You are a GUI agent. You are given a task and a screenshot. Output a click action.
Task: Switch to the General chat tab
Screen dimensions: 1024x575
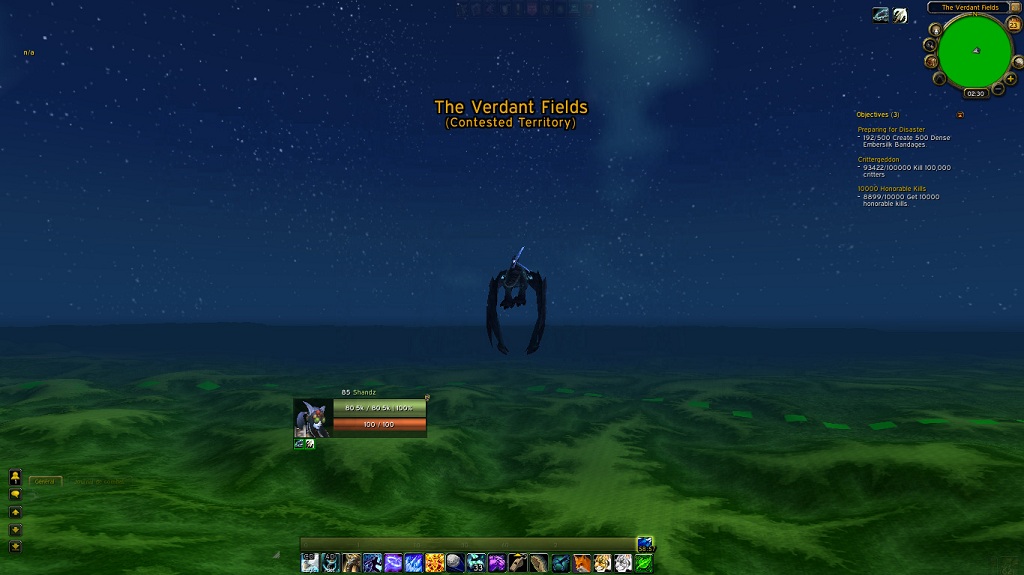45,481
